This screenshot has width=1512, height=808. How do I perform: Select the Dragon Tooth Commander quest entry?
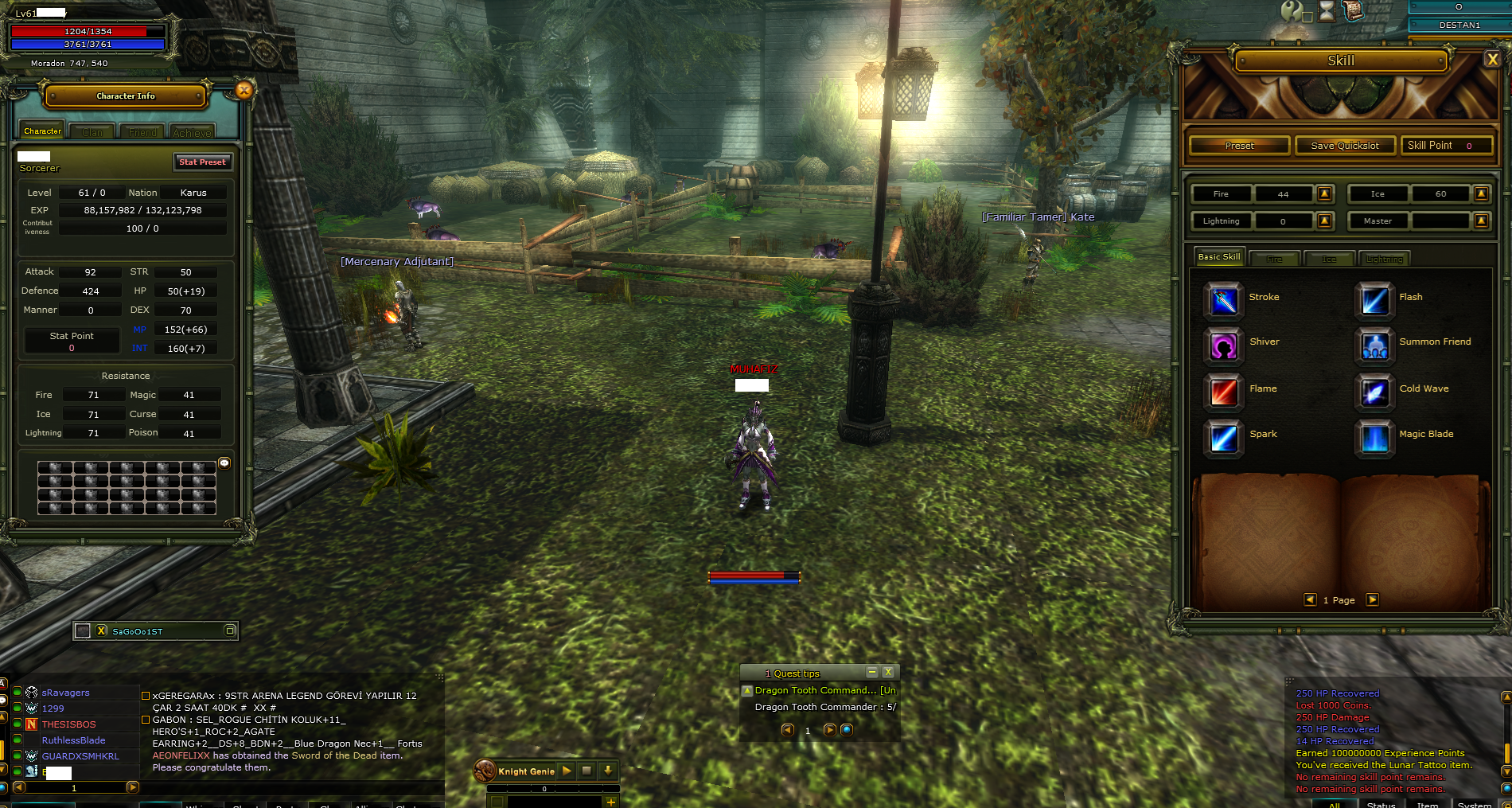tap(824, 691)
